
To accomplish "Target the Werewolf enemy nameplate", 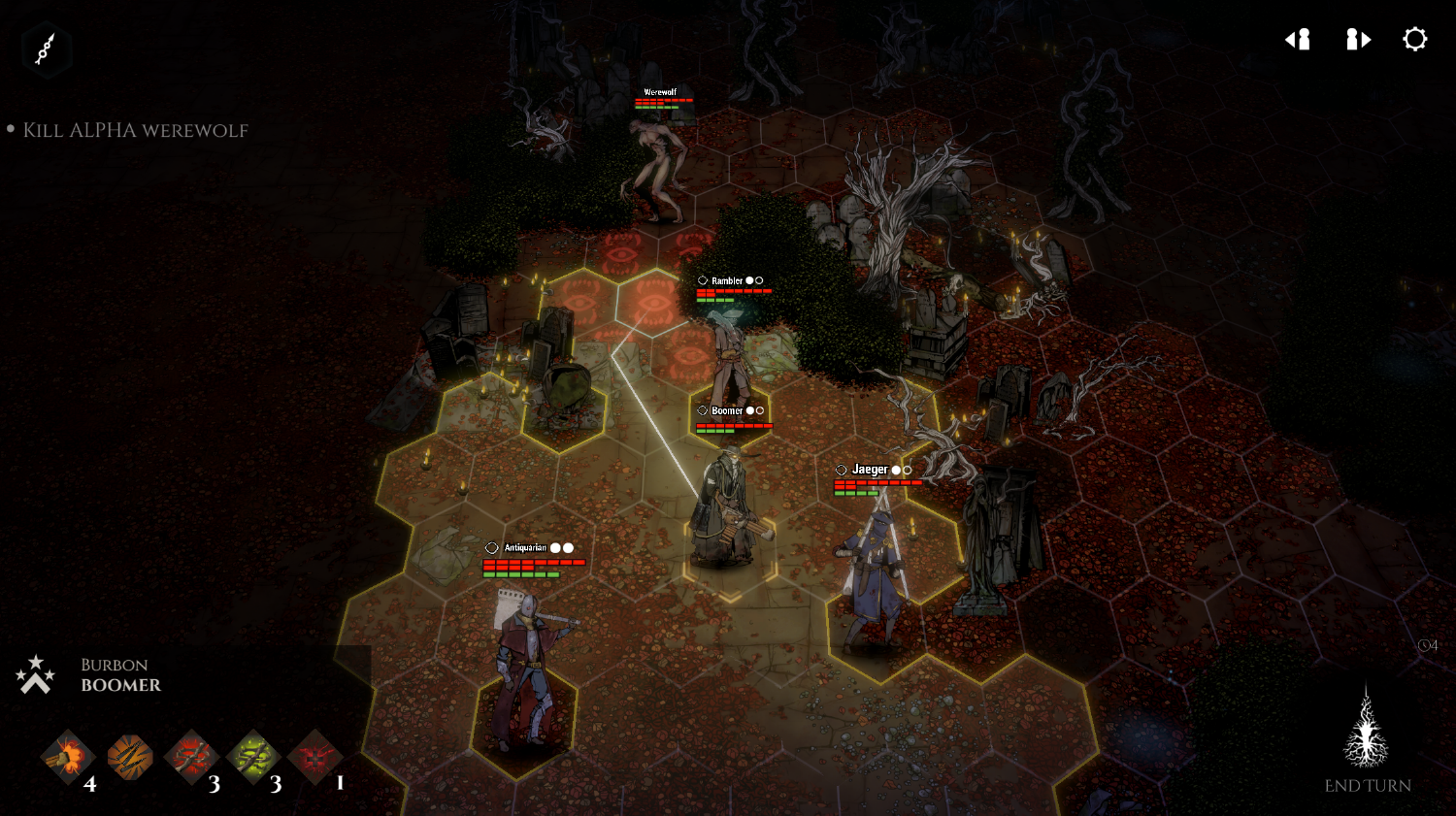I will (660, 92).
